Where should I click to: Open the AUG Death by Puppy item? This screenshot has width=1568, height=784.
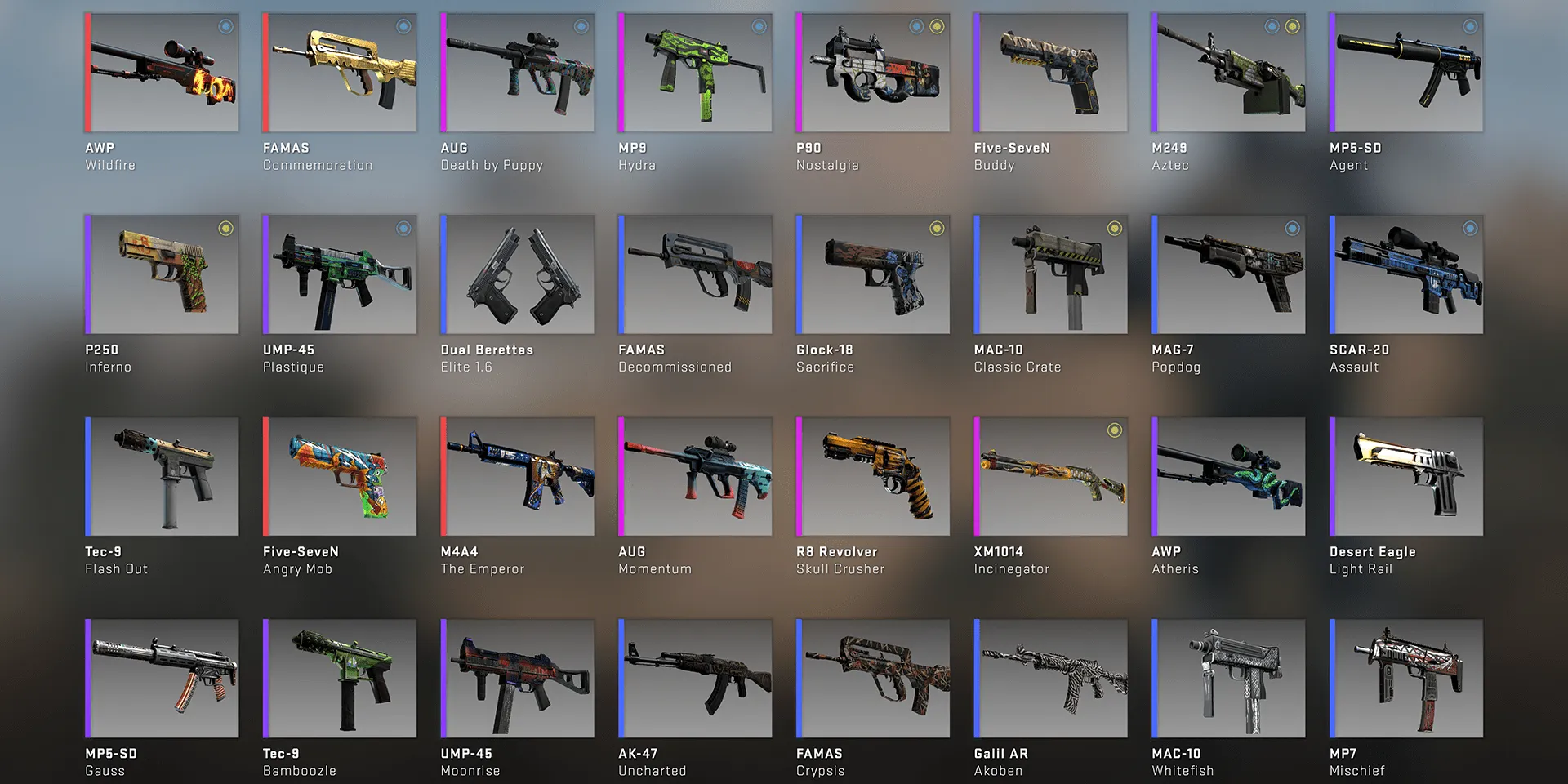518,73
